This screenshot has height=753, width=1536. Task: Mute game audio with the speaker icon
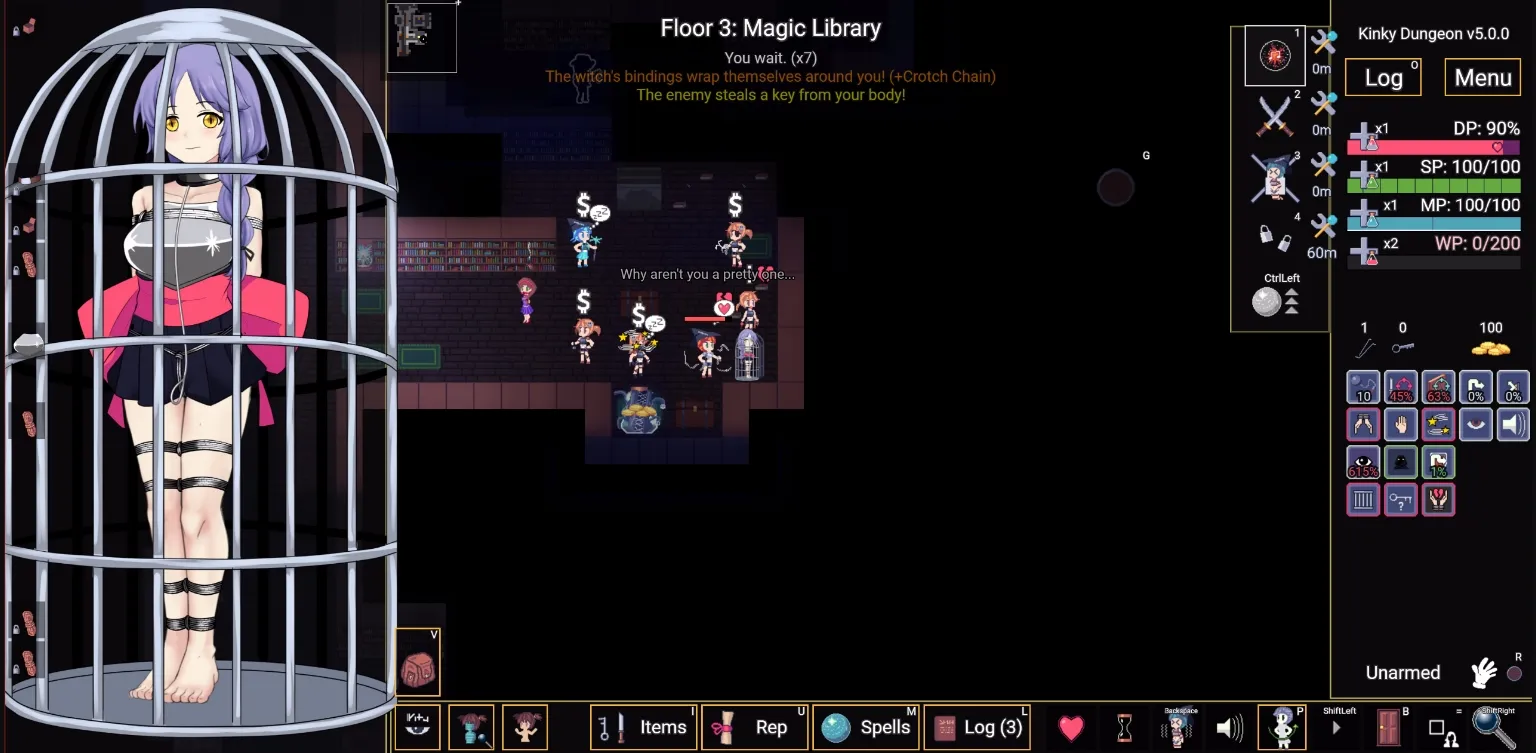pyautogui.click(x=1231, y=727)
